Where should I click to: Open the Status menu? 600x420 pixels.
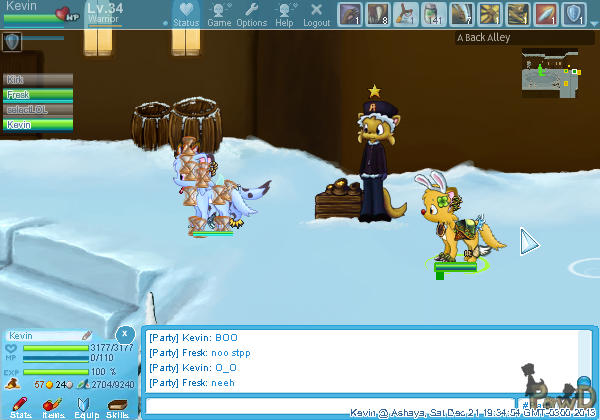point(186,14)
